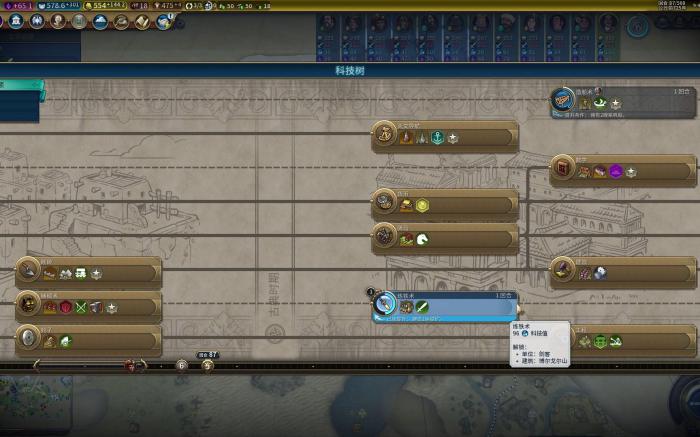Click the round globe button at top right
The height and width of the screenshot is (437, 700).
pyautogui.click(x=637, y=27)
